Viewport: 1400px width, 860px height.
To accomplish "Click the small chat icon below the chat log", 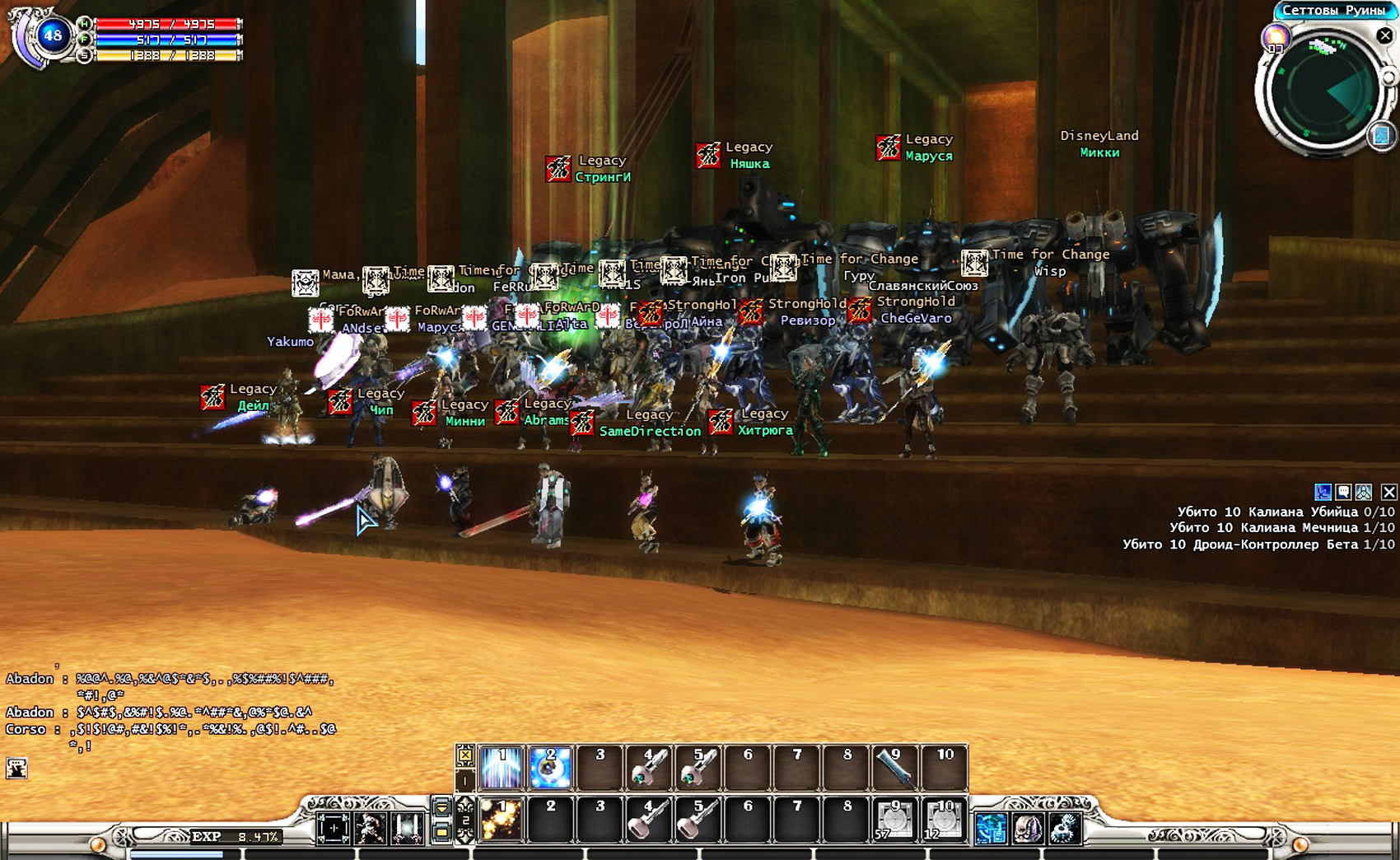I will [16, 769].
